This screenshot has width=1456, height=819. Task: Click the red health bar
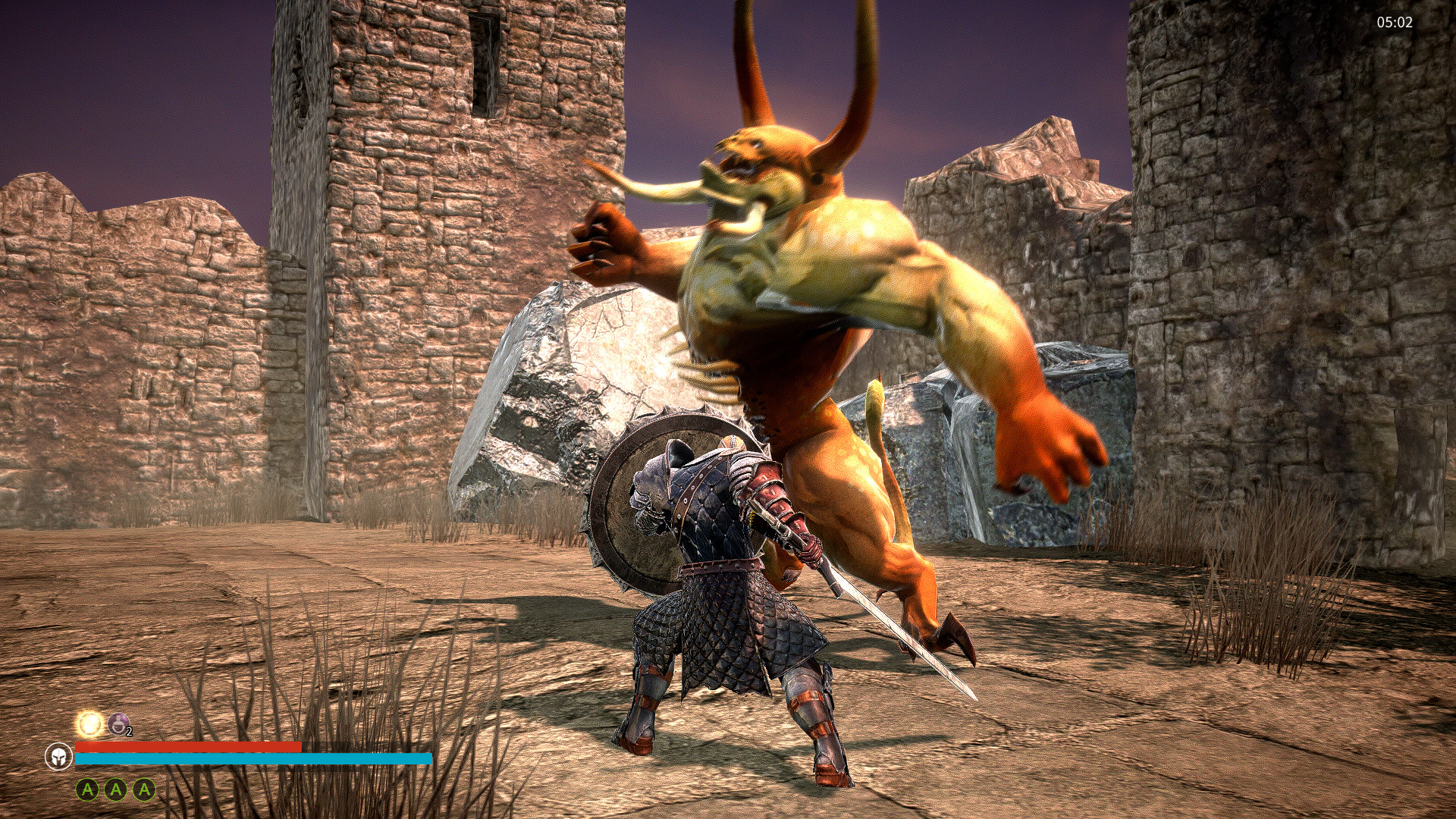coord(190,748)
